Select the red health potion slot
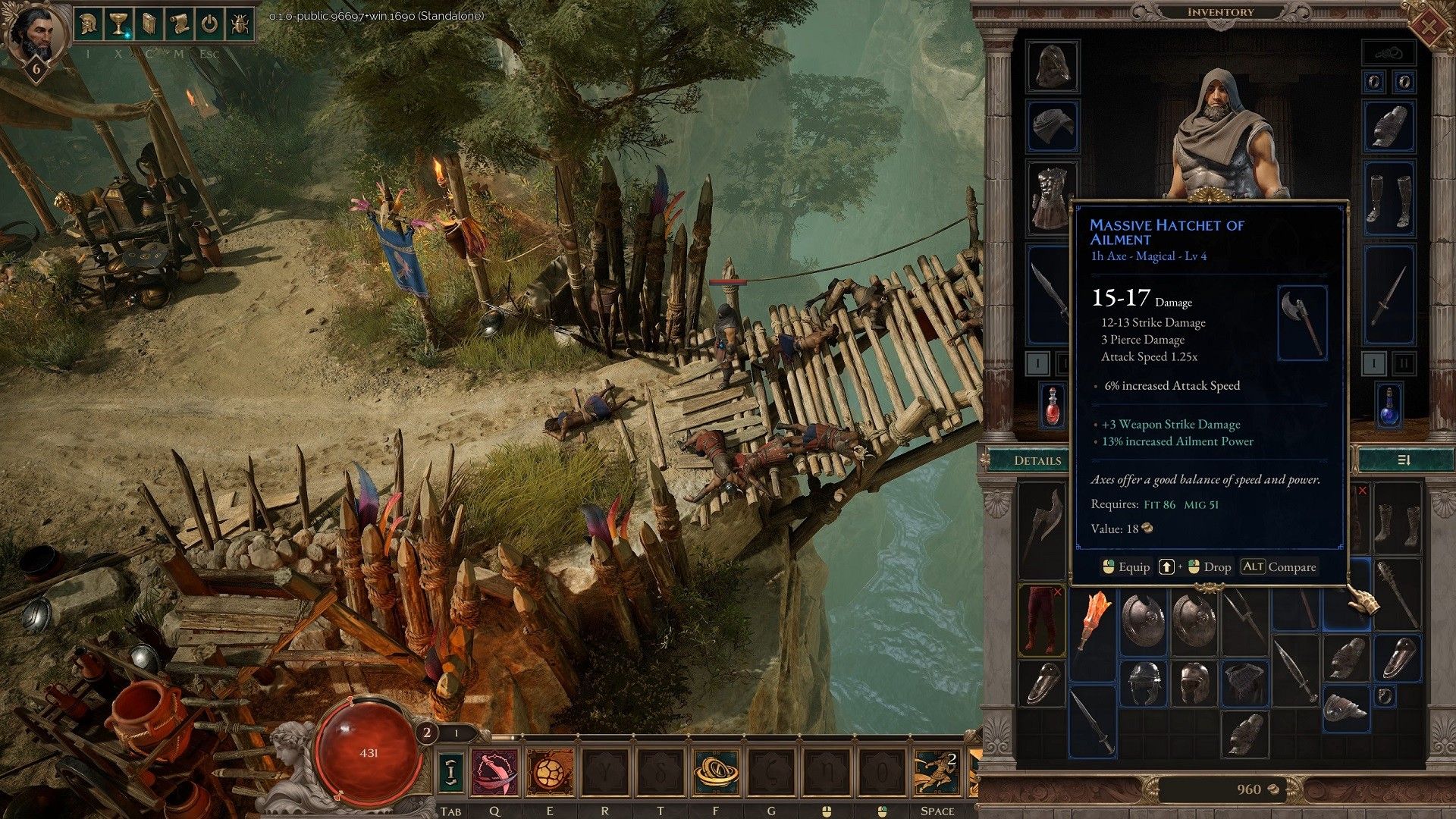1456x819 pixels. click(1053, 406)
